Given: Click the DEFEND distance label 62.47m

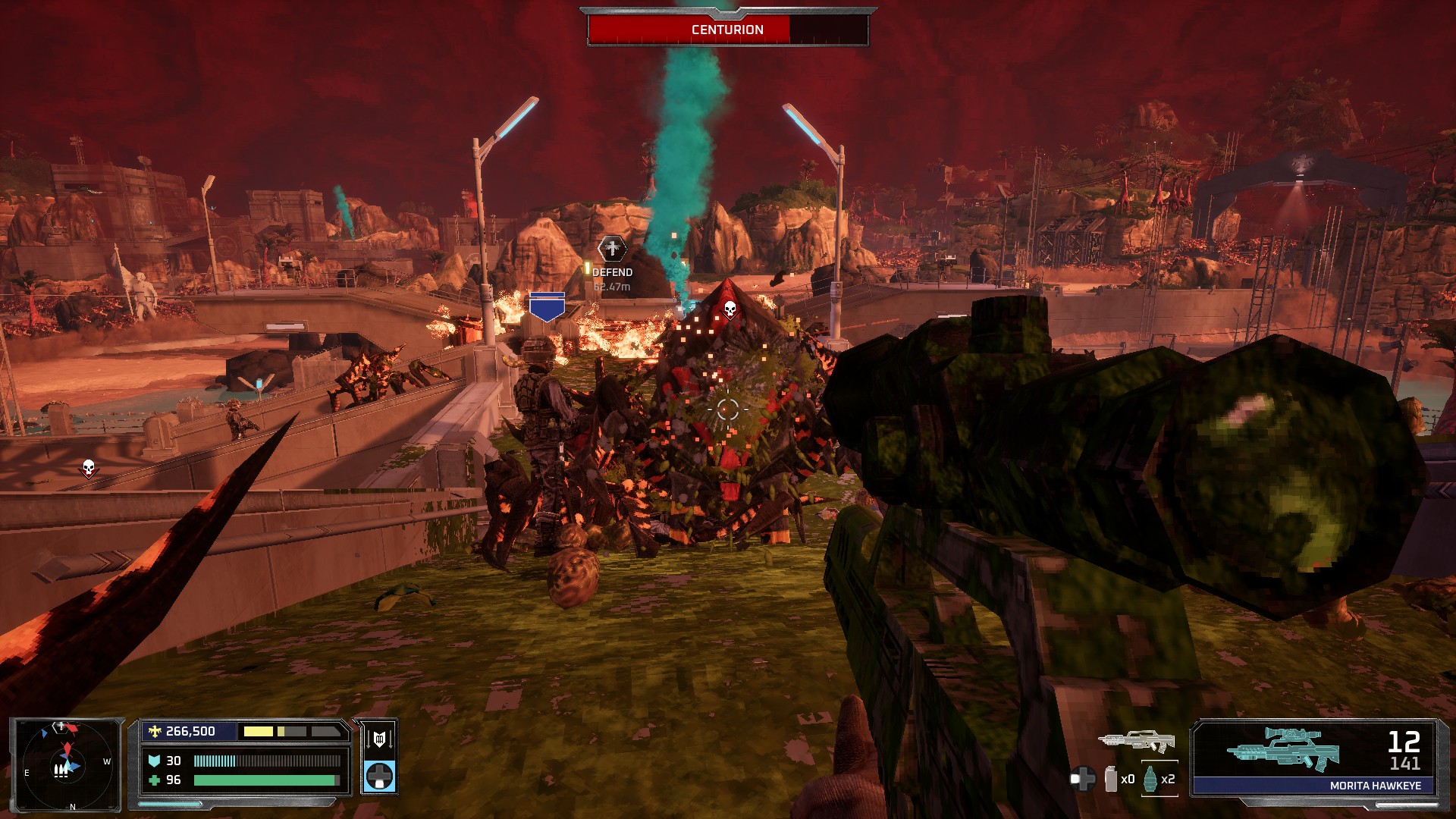Looking at the screenshot, I should (x=611, y=287).
